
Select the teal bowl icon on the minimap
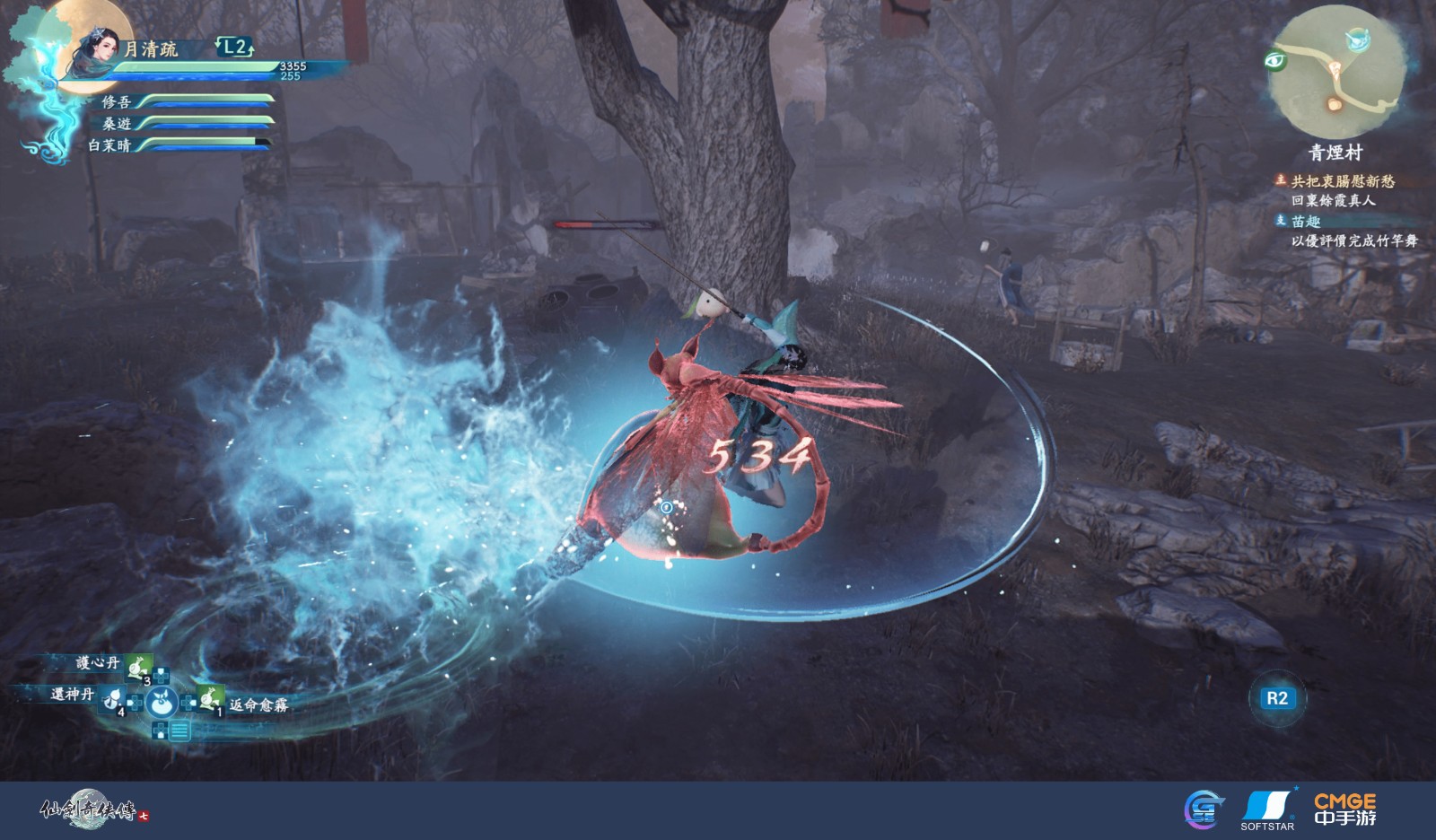[1357, 40]
